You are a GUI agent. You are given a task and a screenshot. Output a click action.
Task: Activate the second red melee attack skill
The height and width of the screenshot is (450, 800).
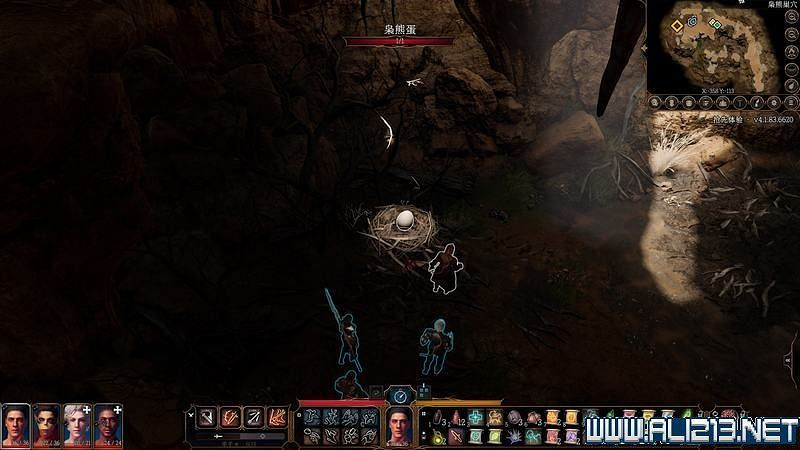pos(230,416)
